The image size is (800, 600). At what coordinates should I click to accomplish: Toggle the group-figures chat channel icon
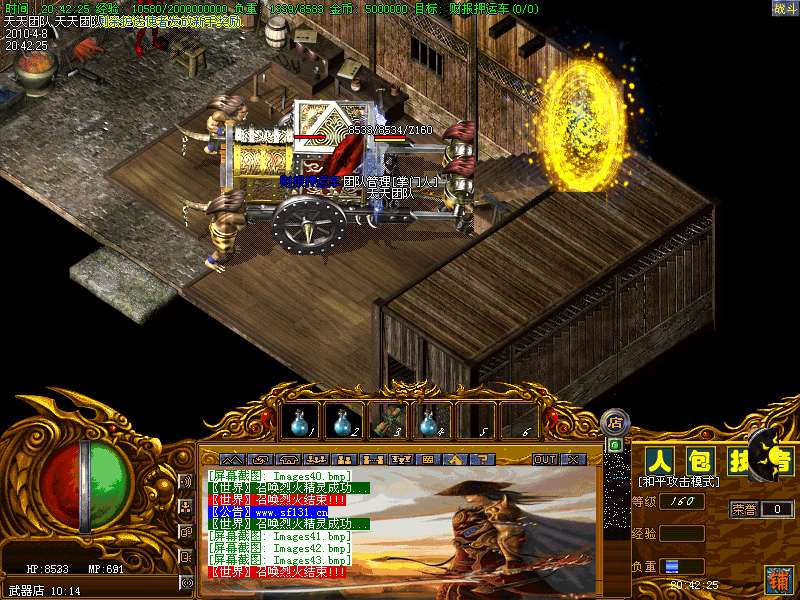pos(186,507)
